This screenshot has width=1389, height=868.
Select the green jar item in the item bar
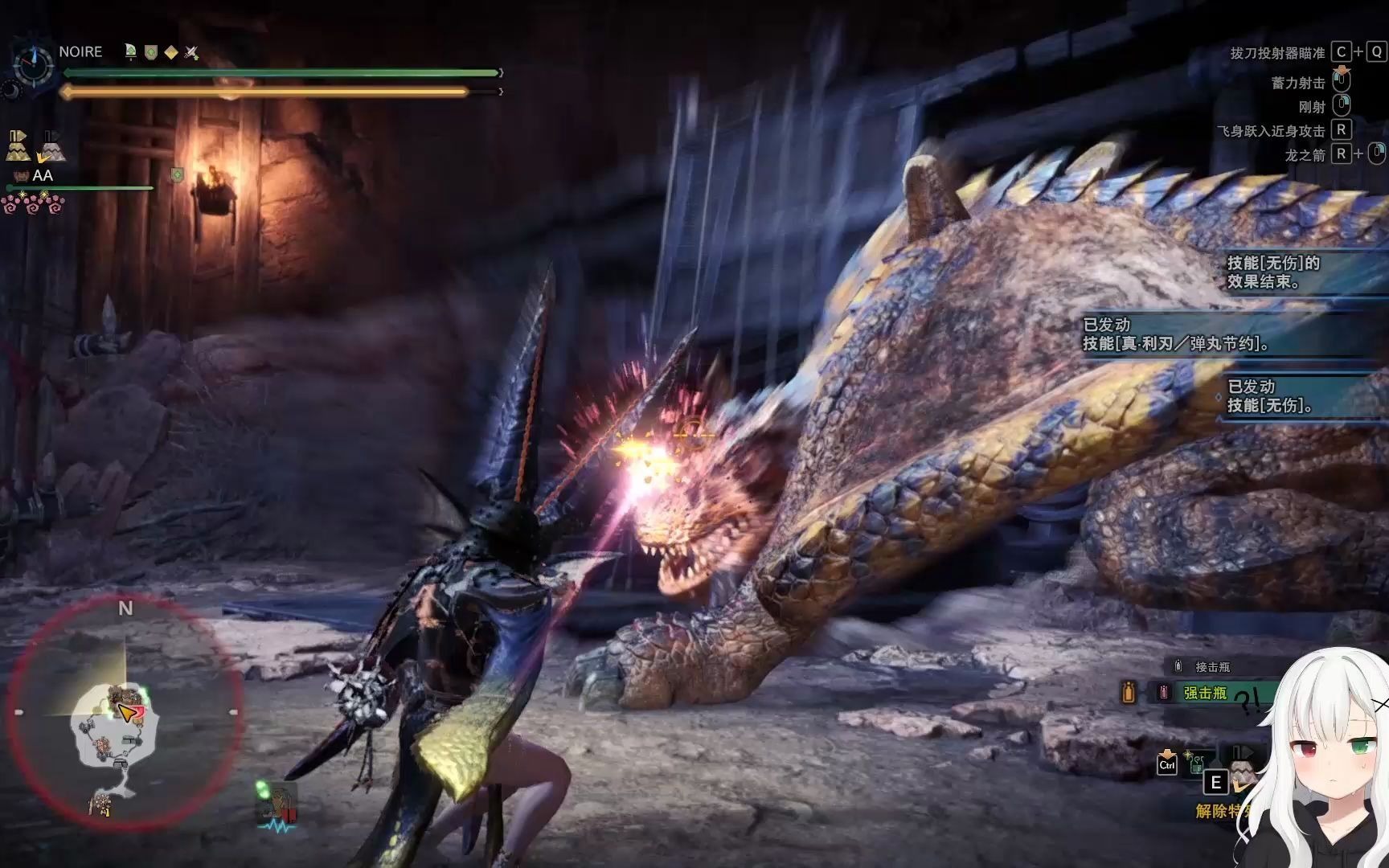click(x=1196, y=762)
